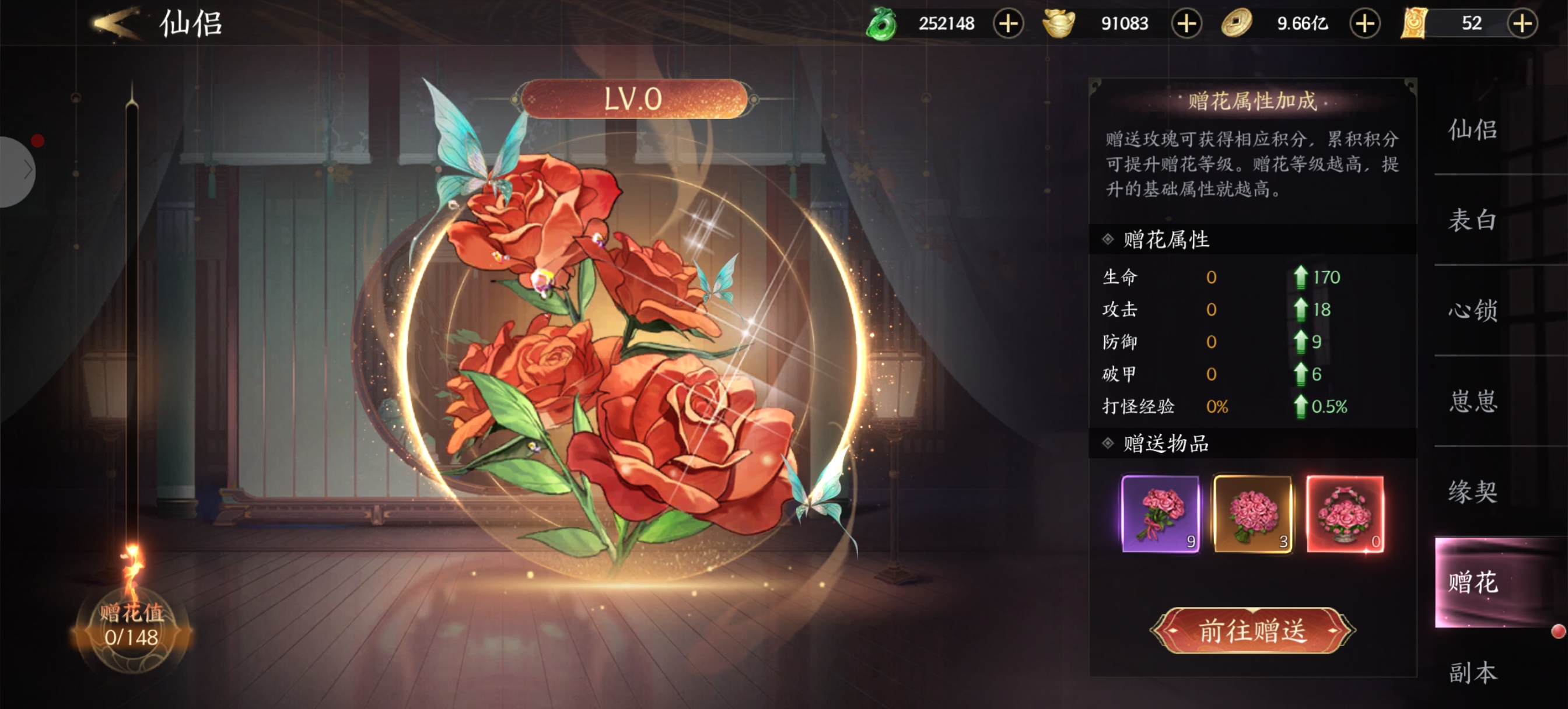Image resolution: width=1568 pixels, height=709 pixels.
Task: Switch to the 缘契 tab
Action: [1472, 491]
